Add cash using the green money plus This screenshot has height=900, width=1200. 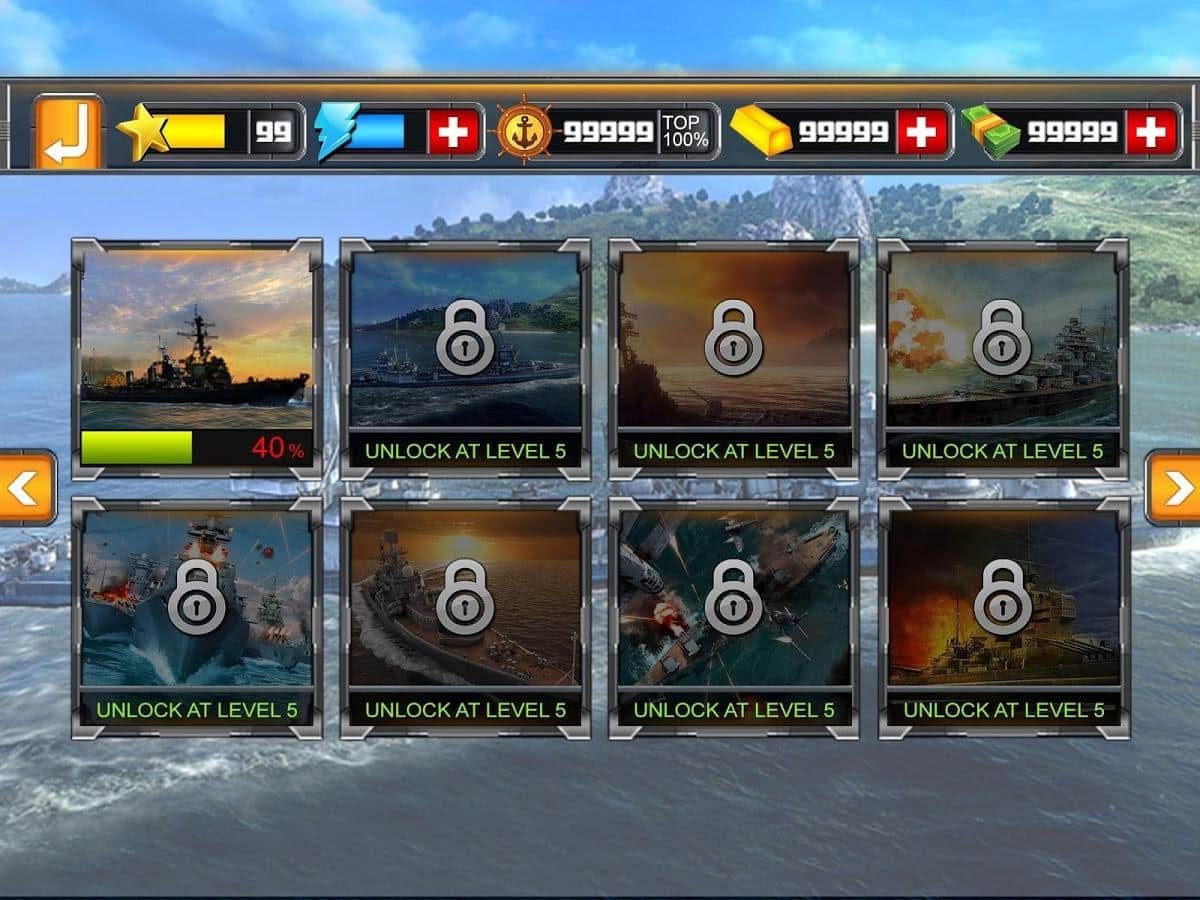pos(1151,132)
